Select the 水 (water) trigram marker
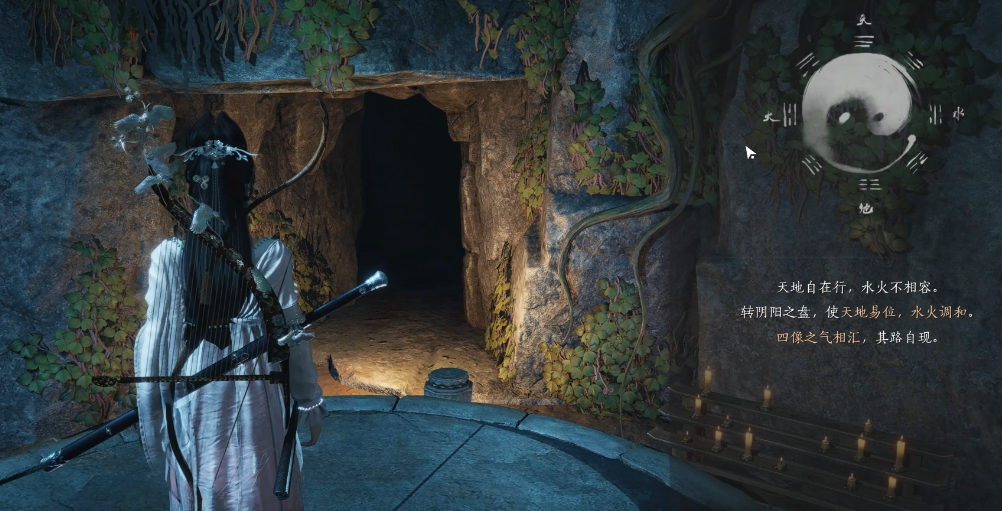Image resolution: width=1002 pixels, height=511 pixels. pyautogui.click(x=957, y=114)
